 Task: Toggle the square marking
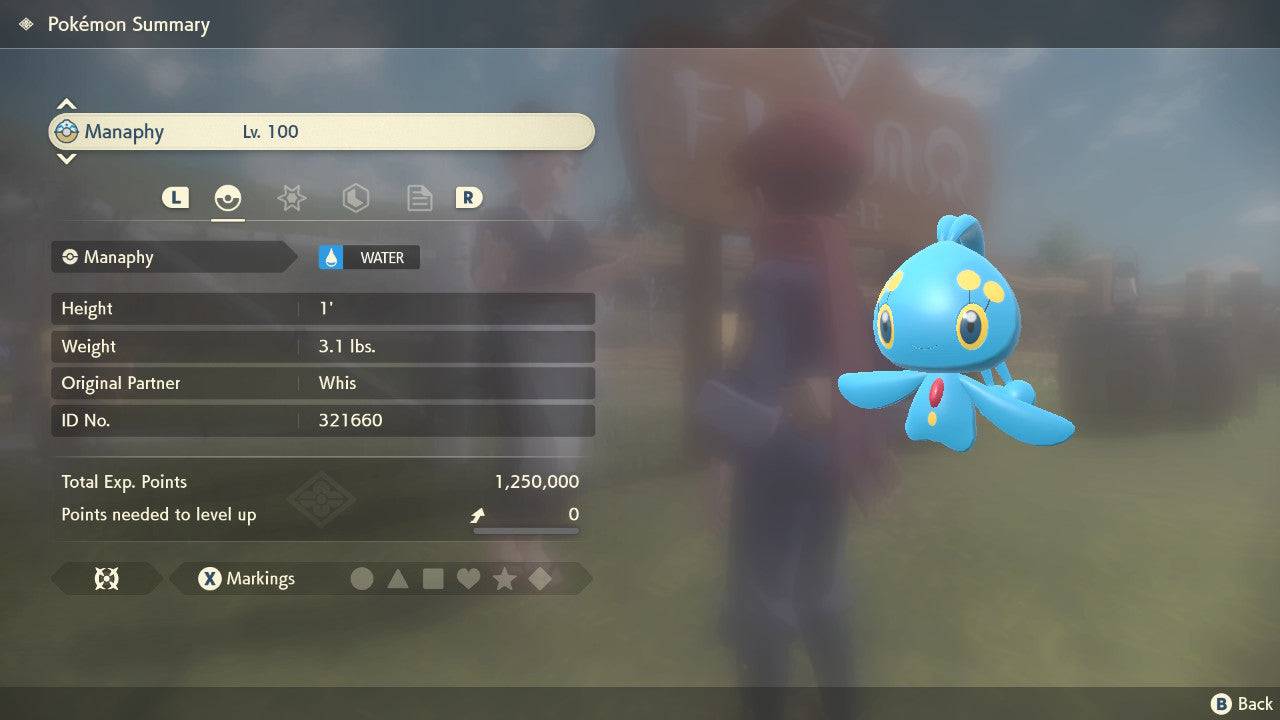point(433,579)
